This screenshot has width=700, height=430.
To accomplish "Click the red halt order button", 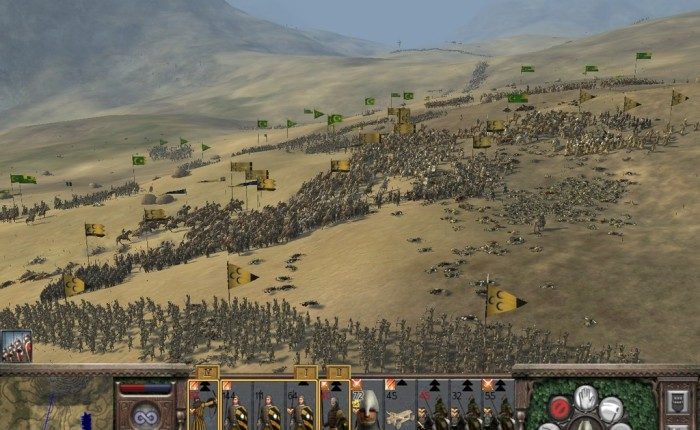I will pyautogui.click(x=561, y=406).
